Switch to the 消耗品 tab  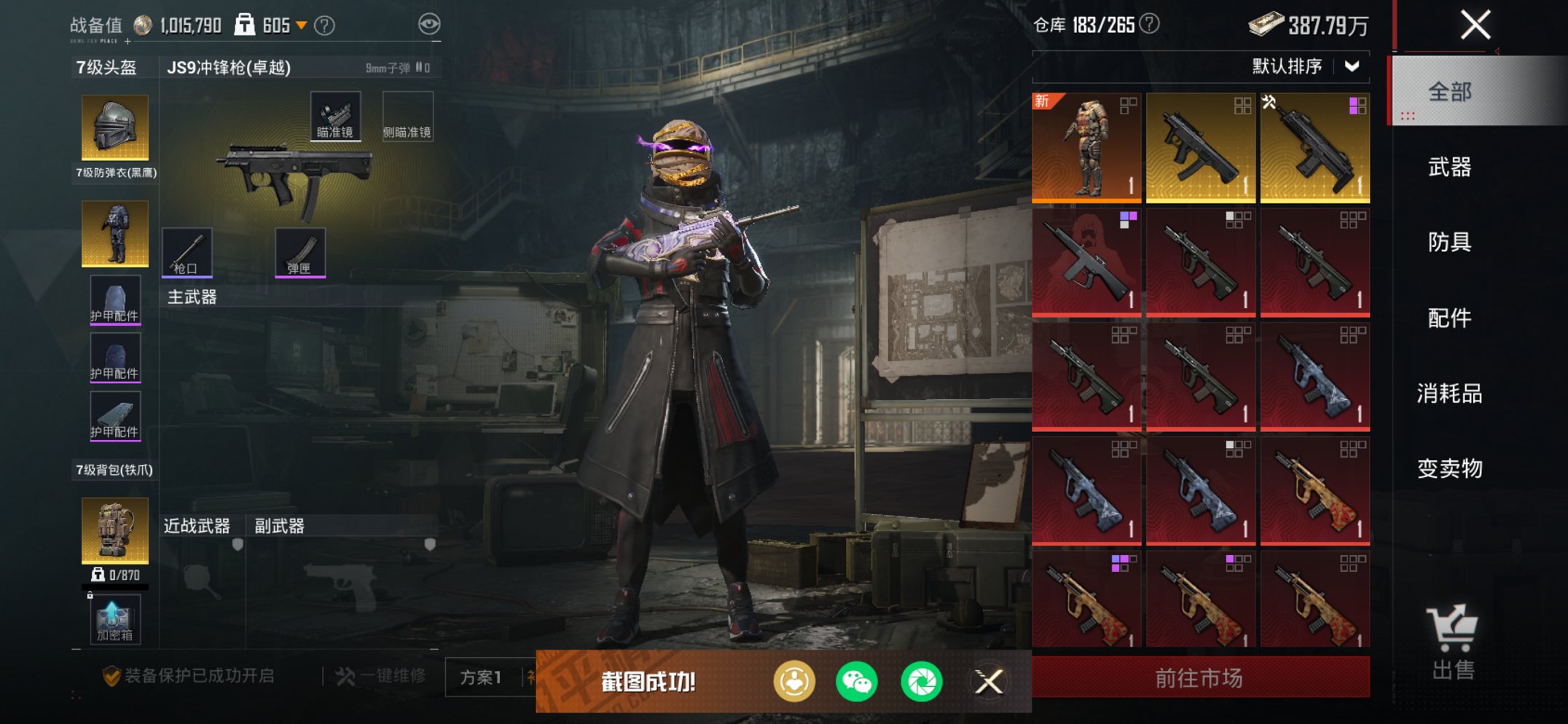coord(1450,394)
